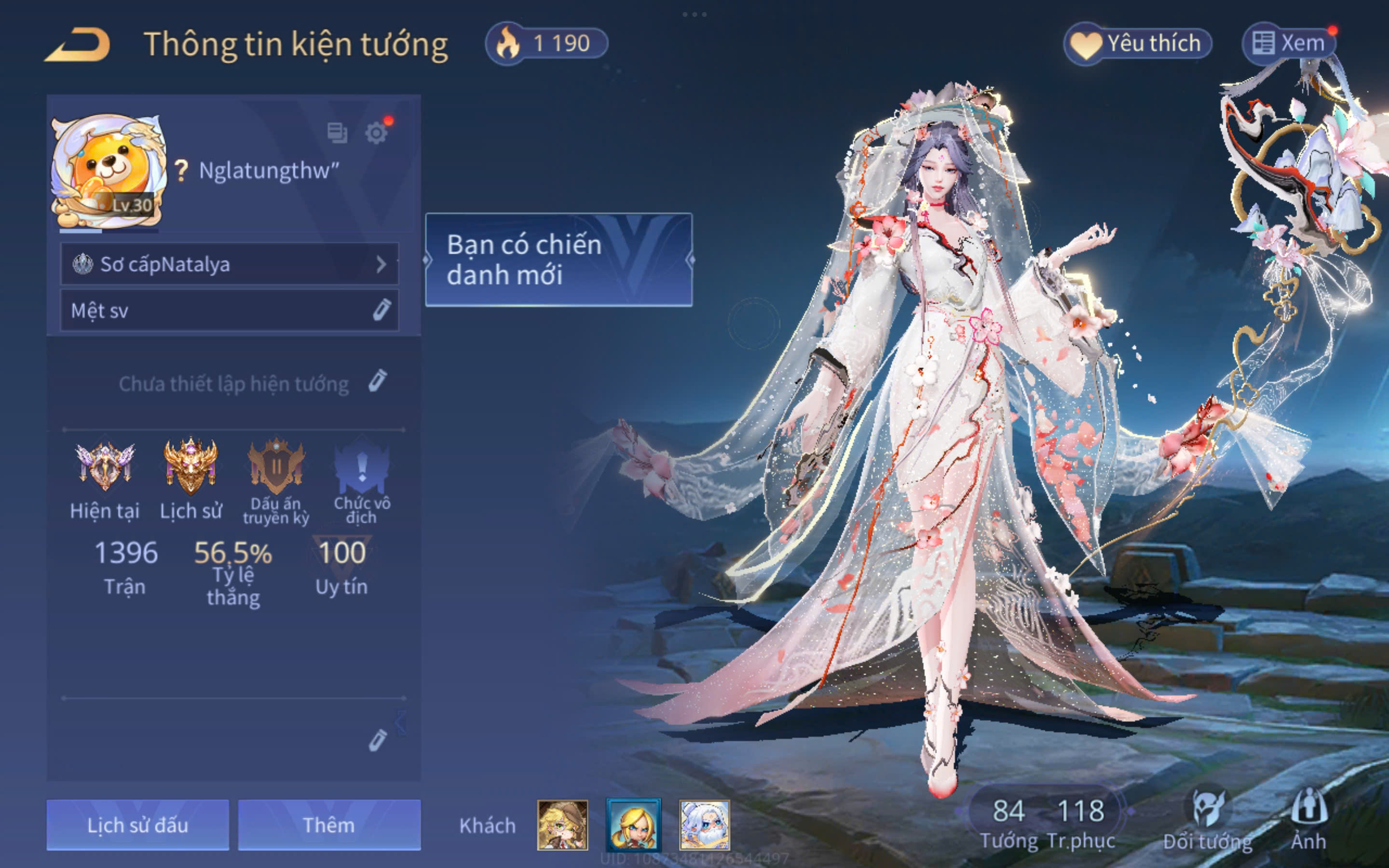The image size is (1389, 868).
Task: Open profile settings gear icon
Action: tap(376, 133)
